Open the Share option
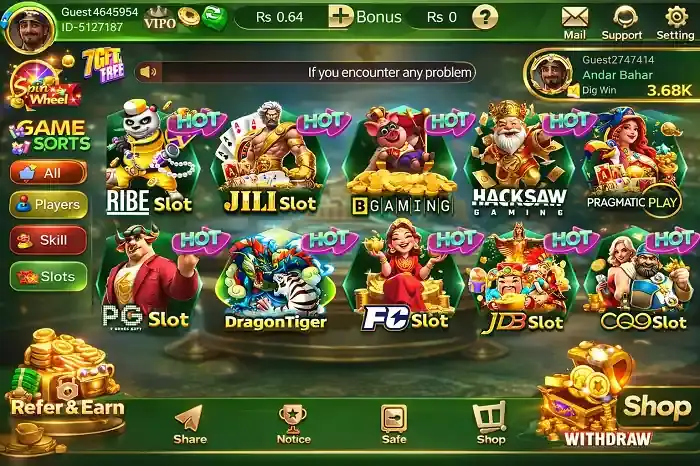Screen dimensions: 700x466 [189, 424]
